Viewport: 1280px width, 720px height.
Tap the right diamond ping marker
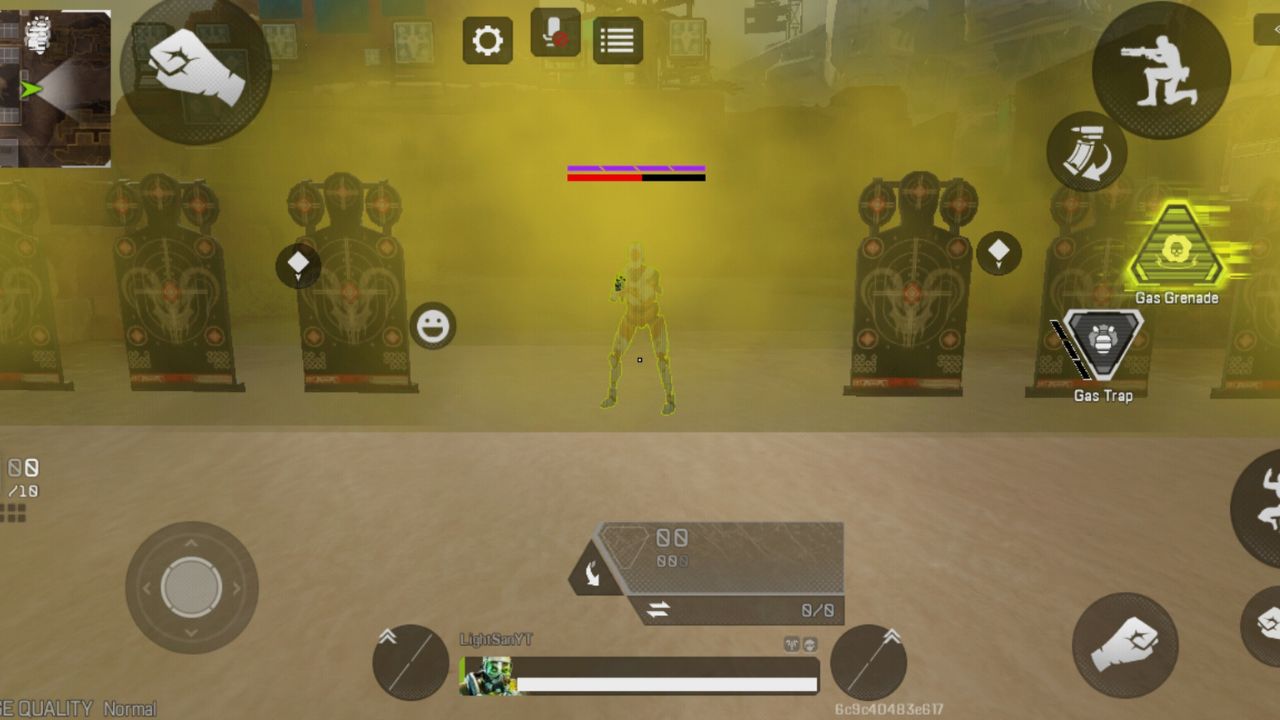click(x=997, y=253)
